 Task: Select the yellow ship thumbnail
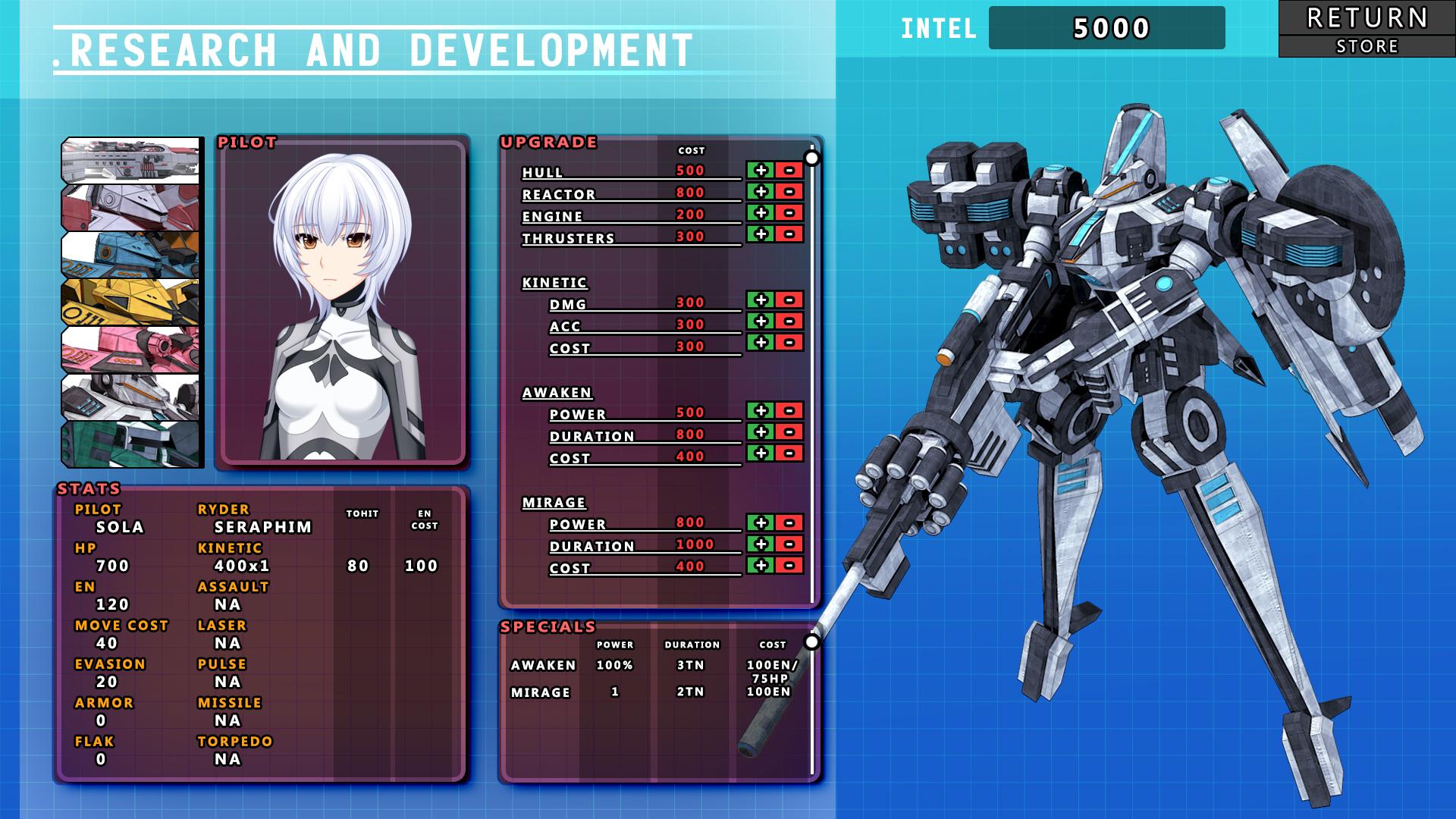(x=130, y=300)
